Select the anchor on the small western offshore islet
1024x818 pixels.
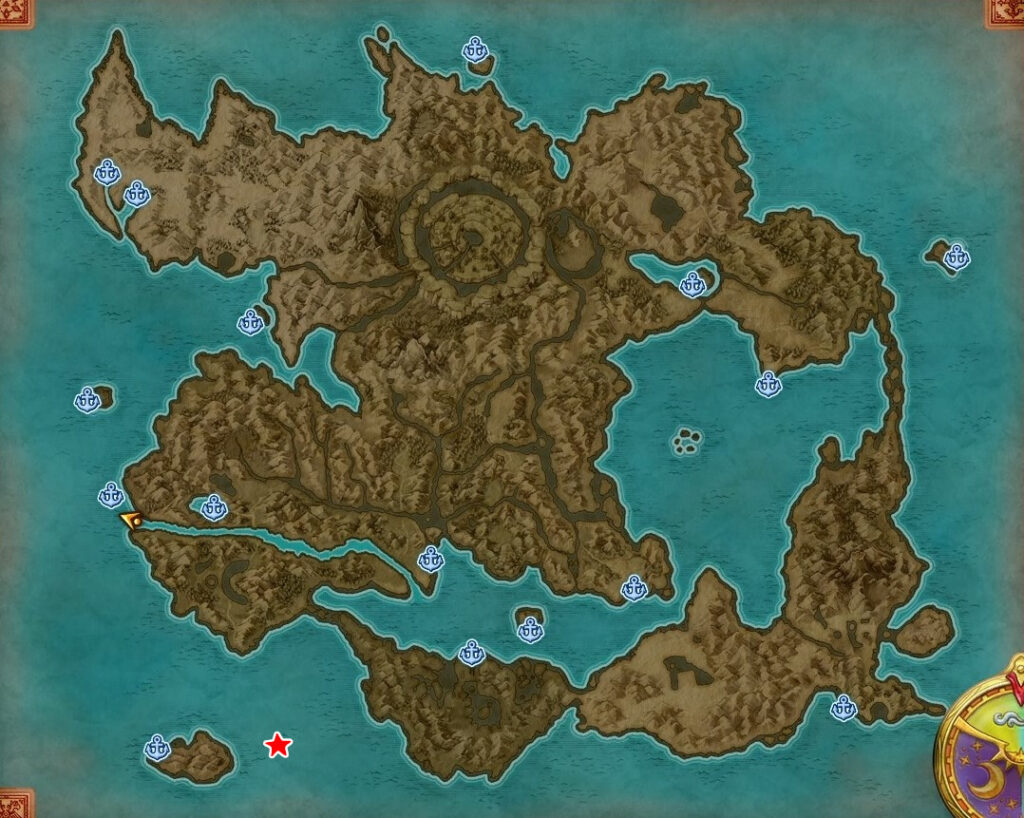pos(88,400)
